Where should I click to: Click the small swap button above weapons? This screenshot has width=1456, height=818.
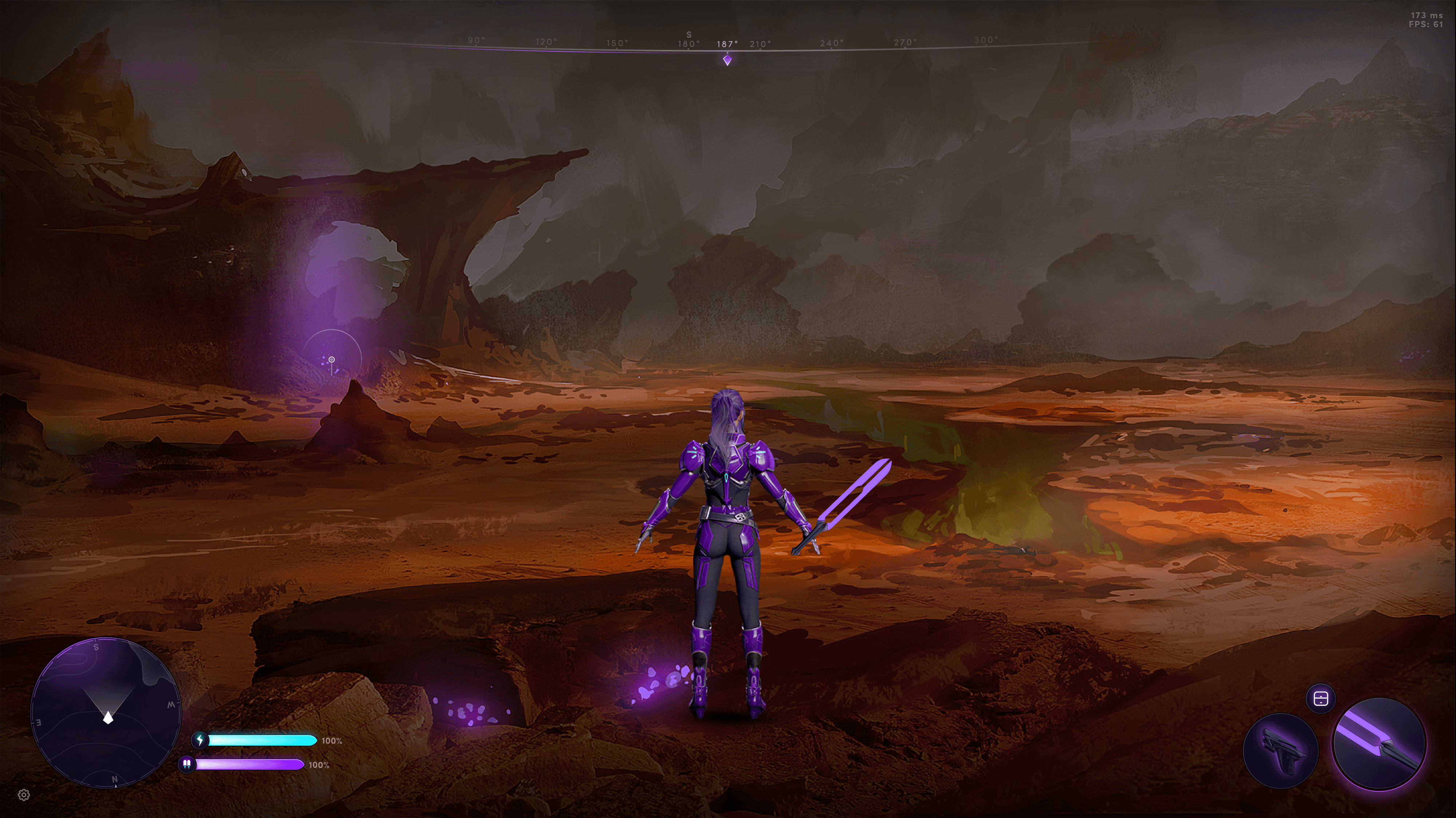pos(1320,699)
